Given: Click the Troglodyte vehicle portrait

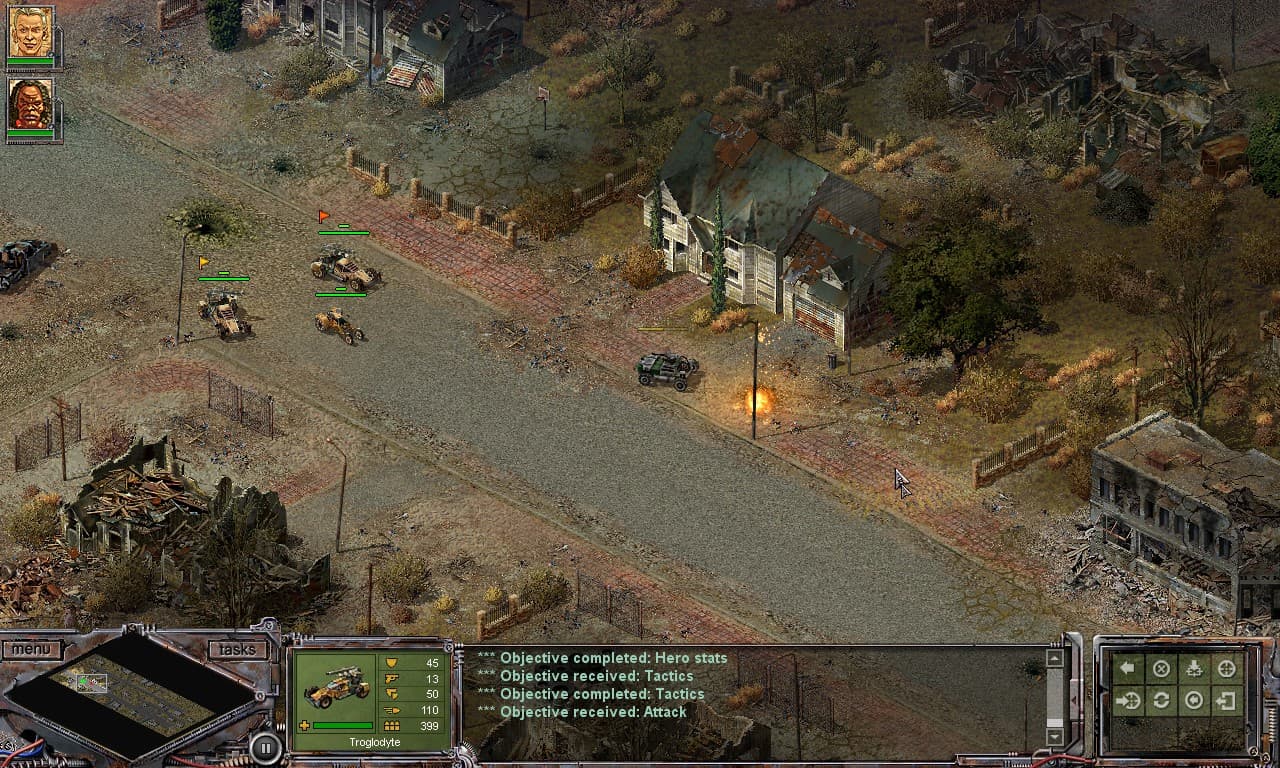Looking at the screenshot, I should click(x=337, y=687).
